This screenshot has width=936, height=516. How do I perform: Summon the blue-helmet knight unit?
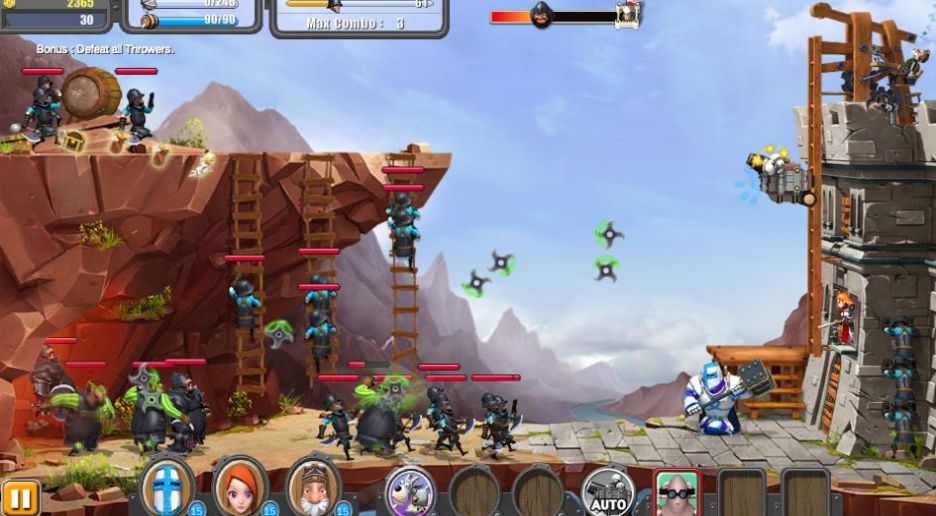pos(166,488)
